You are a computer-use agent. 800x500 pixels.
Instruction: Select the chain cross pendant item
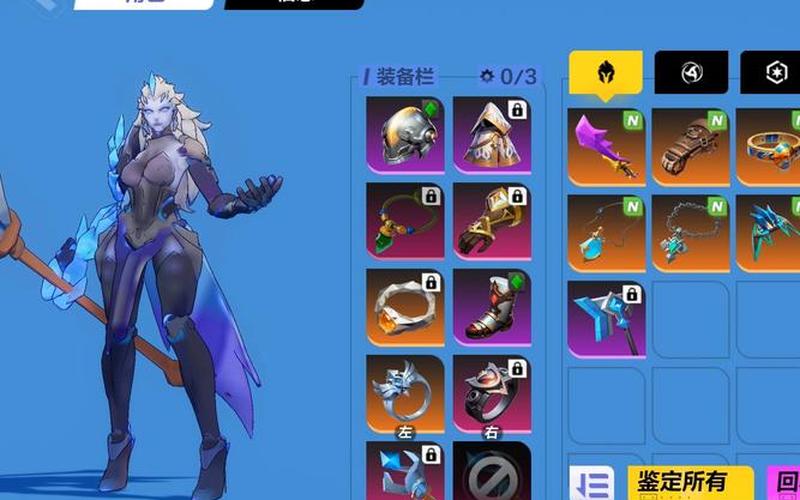691,233
